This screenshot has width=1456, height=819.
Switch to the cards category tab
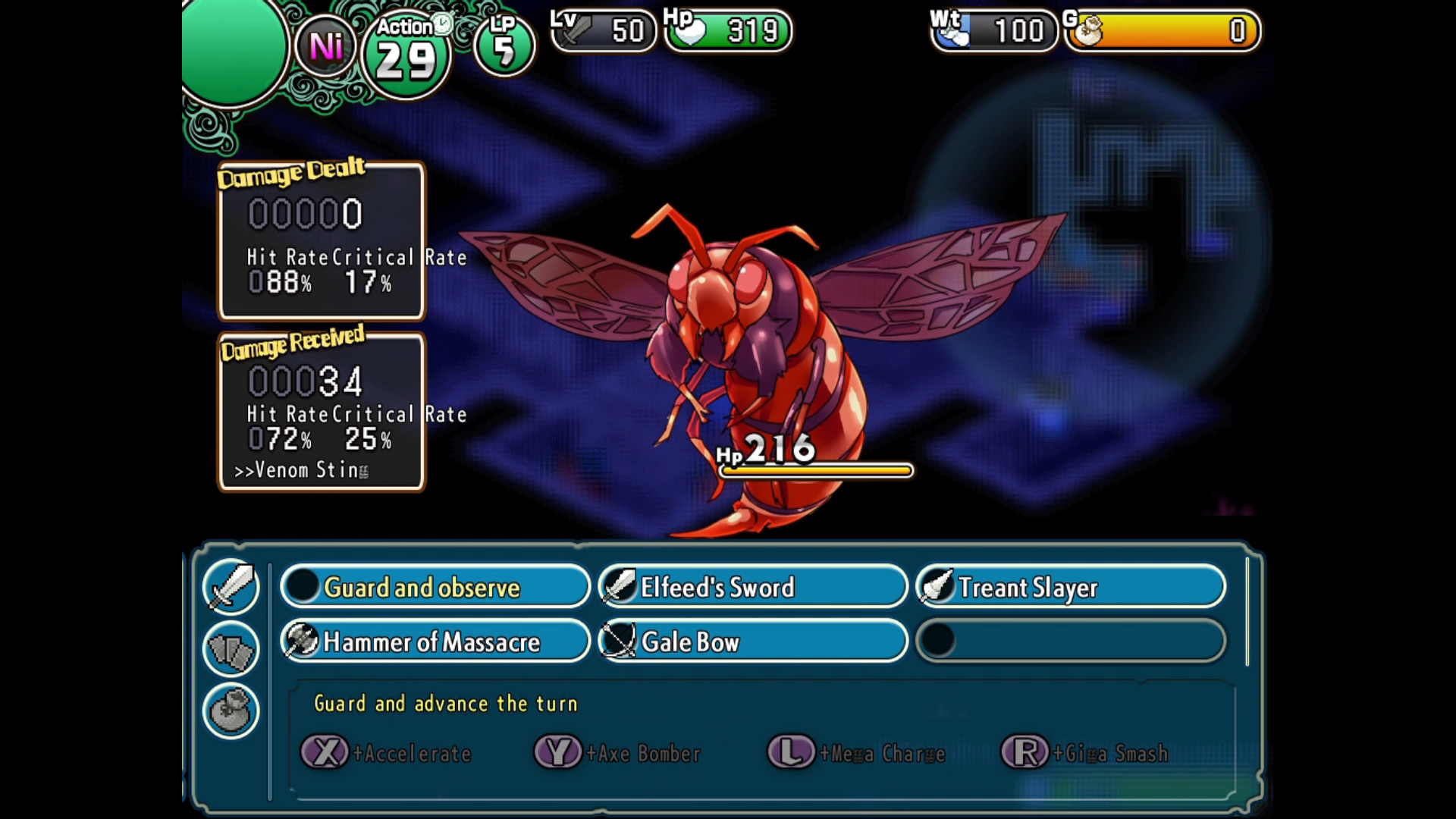(231, 649)
